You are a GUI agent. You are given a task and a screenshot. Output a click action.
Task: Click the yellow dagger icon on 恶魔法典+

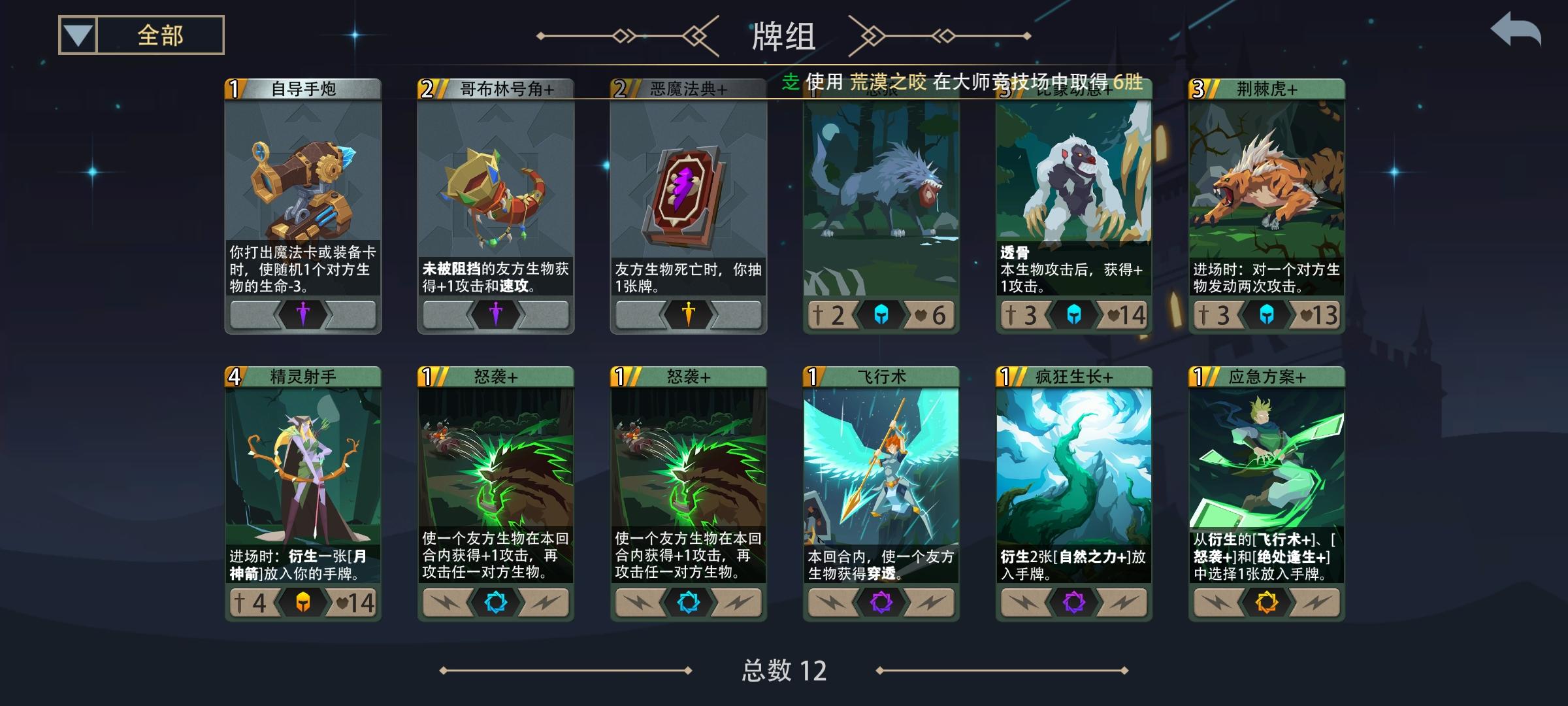pos(687,314)
